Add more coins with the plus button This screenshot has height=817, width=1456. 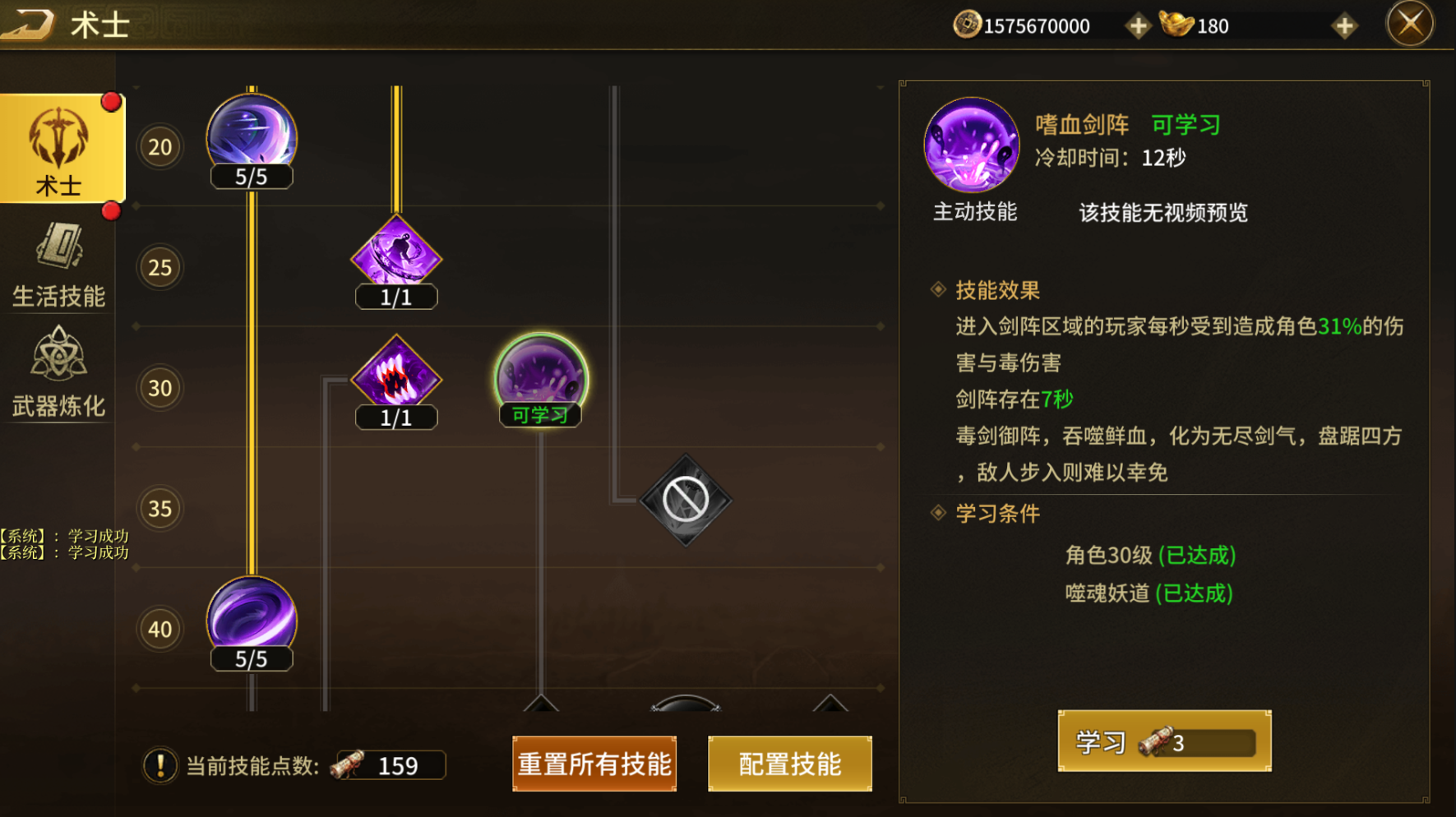pos(1138,26)
